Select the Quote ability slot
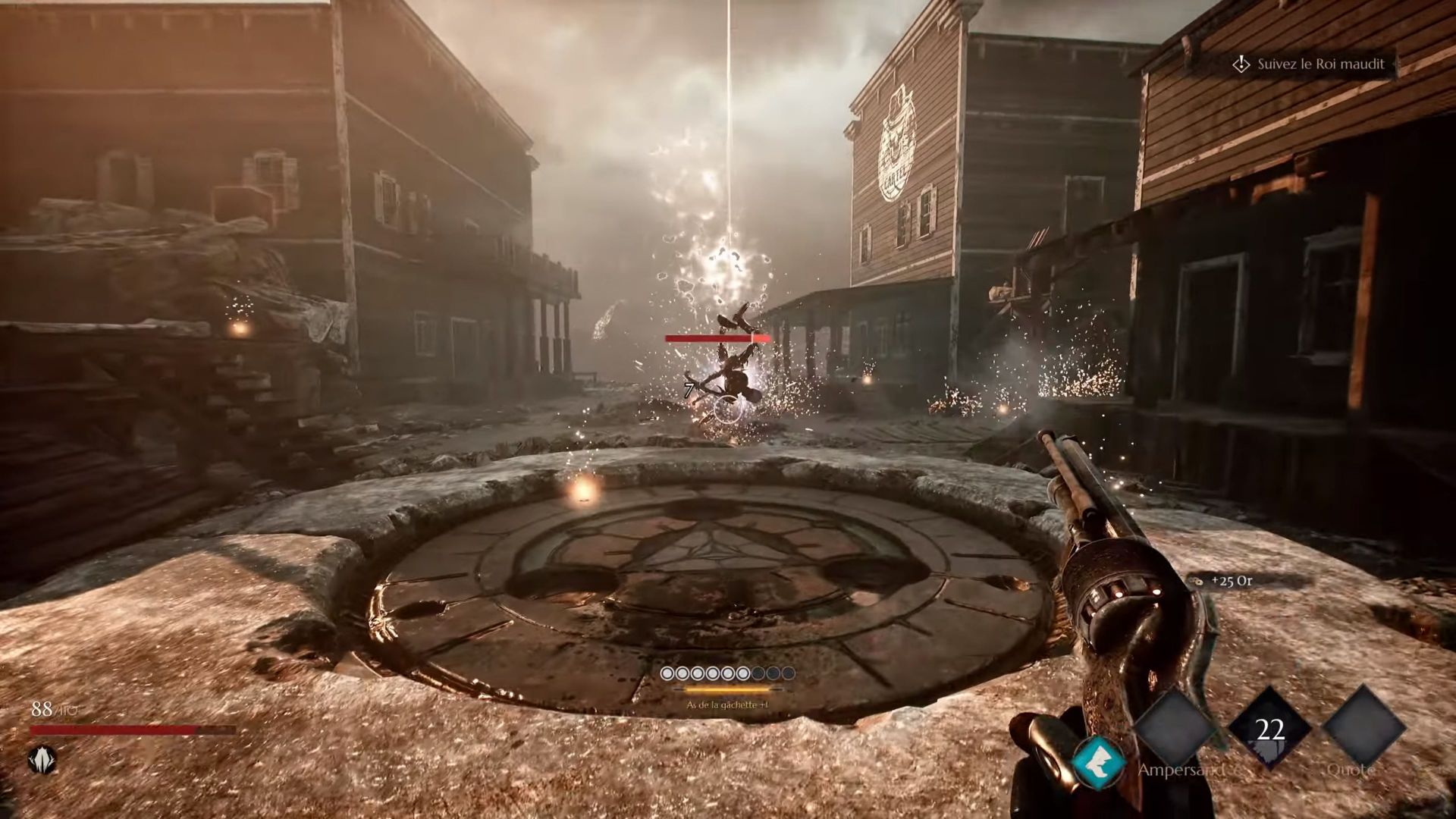This screenshot has height=819, width=1456. [x=1363, y=730]
